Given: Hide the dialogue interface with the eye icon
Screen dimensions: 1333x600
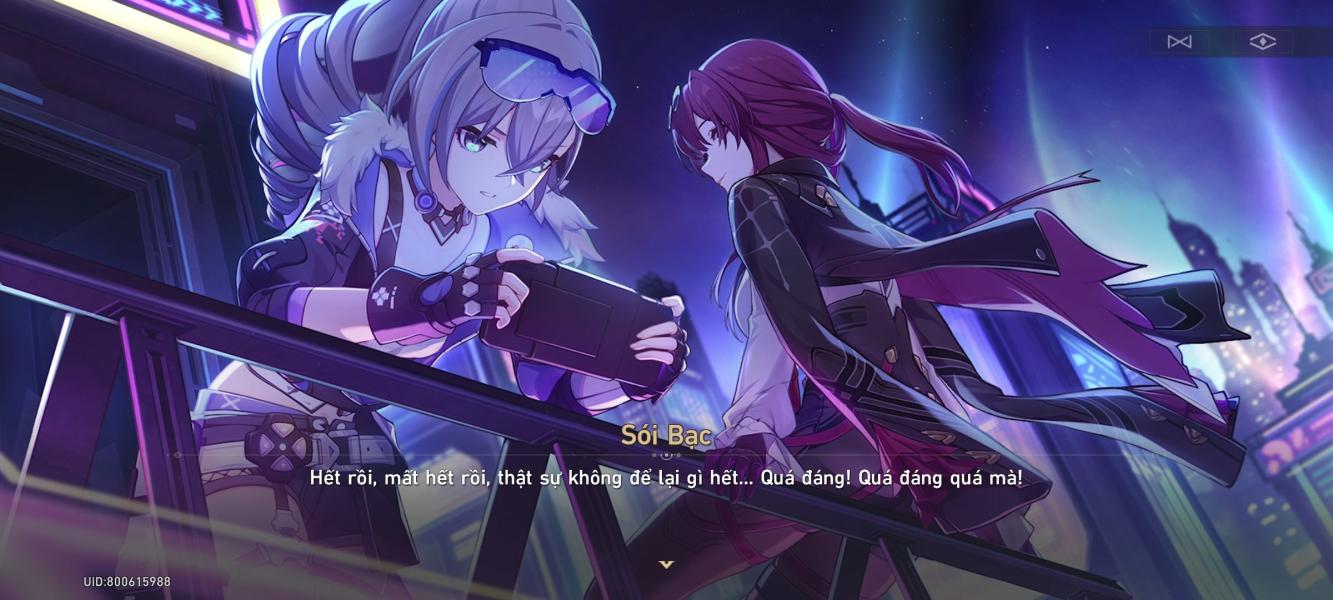Looking at the screenshot, I should [1263, 42].
